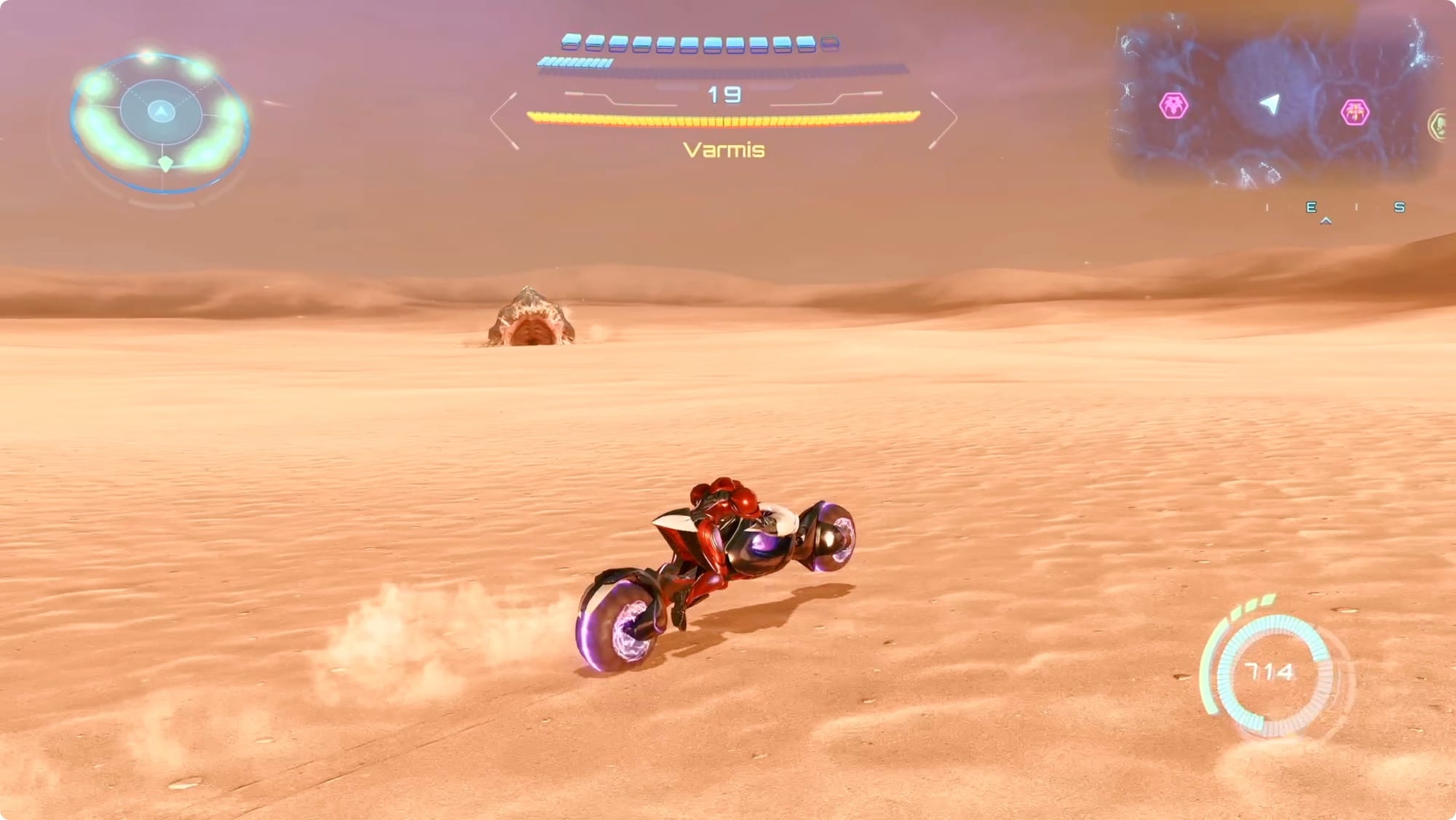The width and height of the screenshot is (1456, 820).
Task: Click the E heading on the compass strip
Action: pos(1311,207)
